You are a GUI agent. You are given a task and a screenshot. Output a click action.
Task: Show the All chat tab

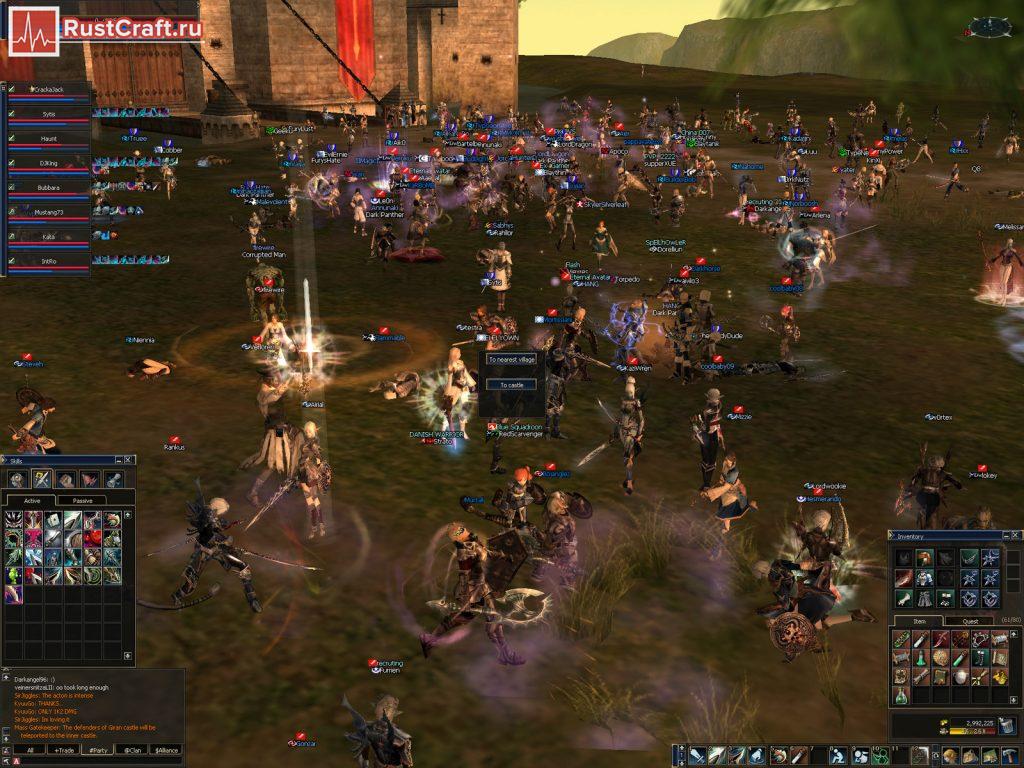pyautogui.click(x=30, y=749)
